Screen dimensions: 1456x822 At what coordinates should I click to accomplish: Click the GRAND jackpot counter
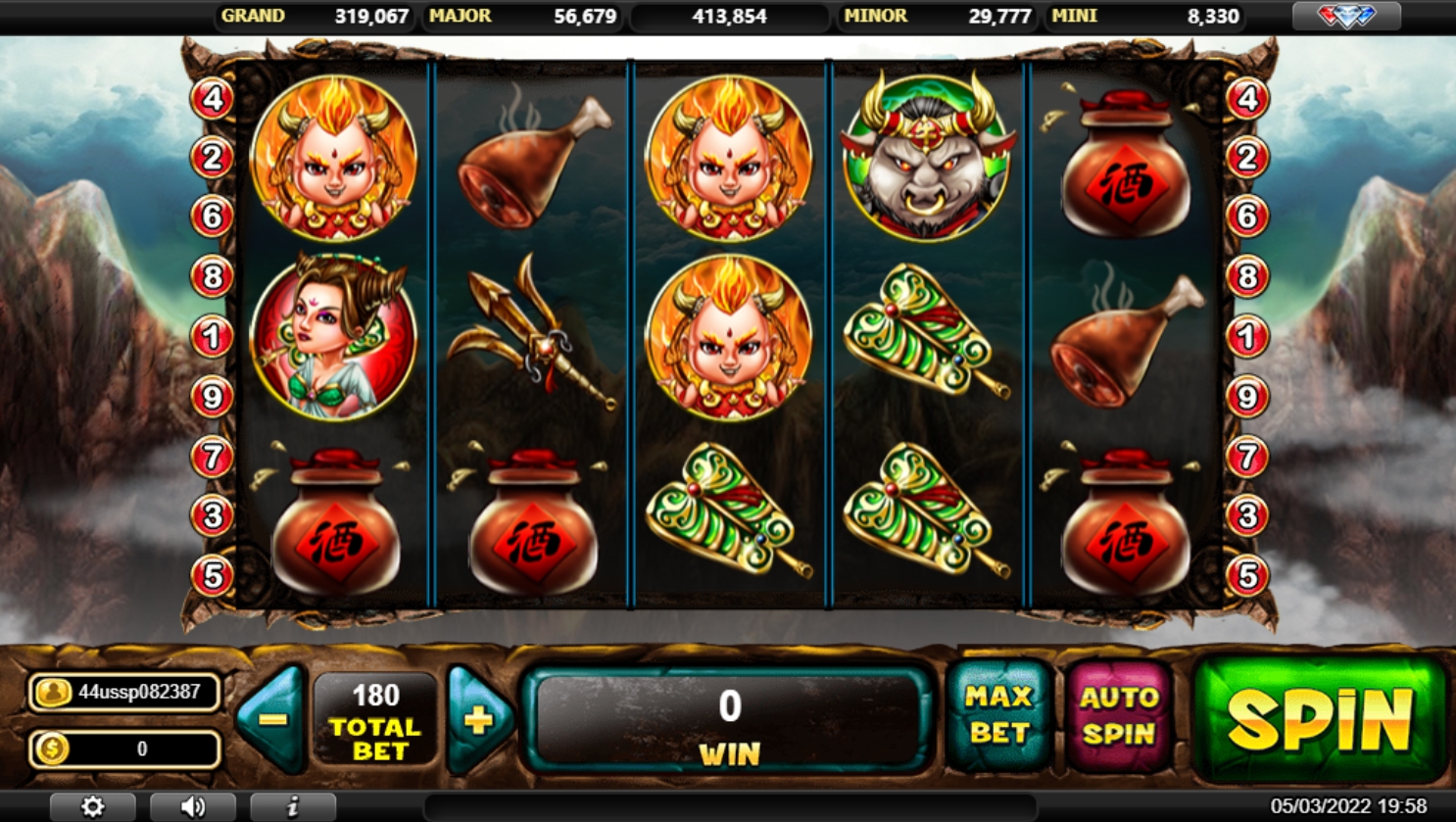(314, 16)
